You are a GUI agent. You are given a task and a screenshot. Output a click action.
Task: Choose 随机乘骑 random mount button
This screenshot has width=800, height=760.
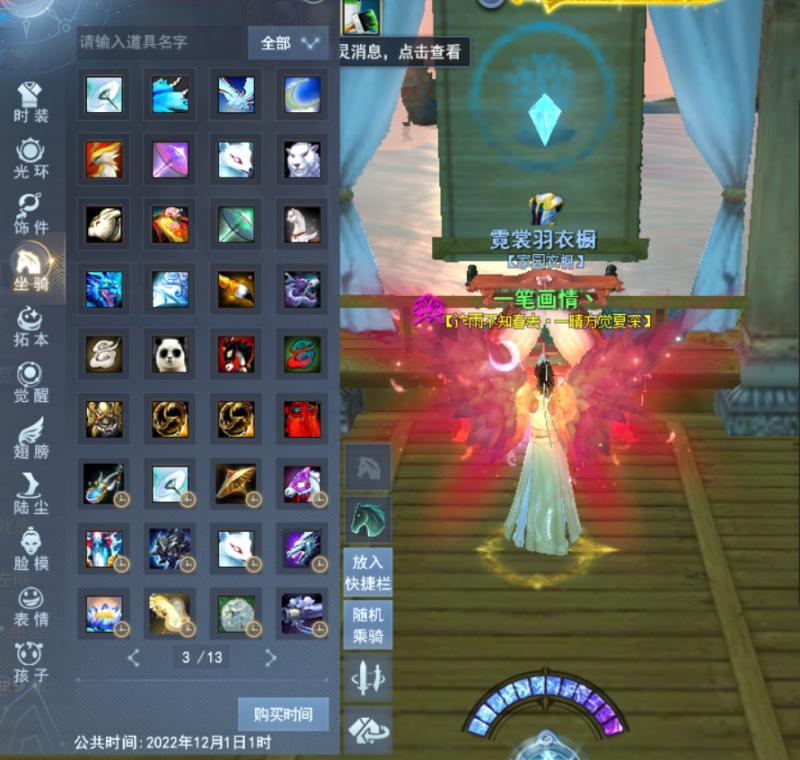tap(367, 626)
